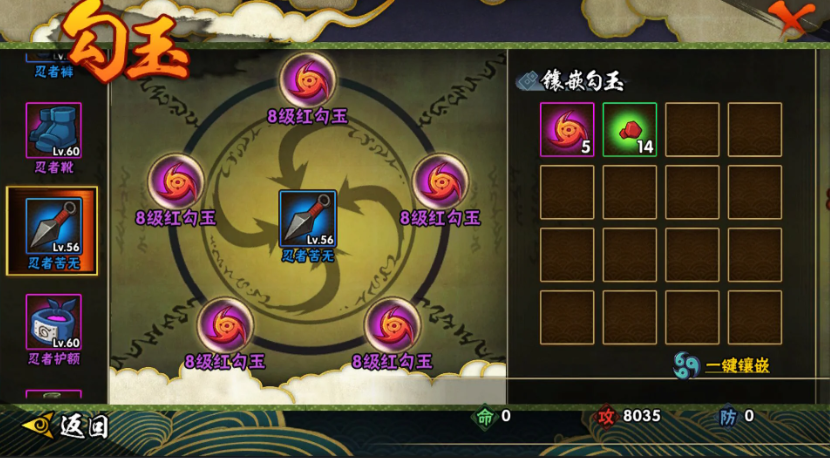Close the magatama screen with the X
The width and height of the screenshot is (830, 458).
pos(789,18)
